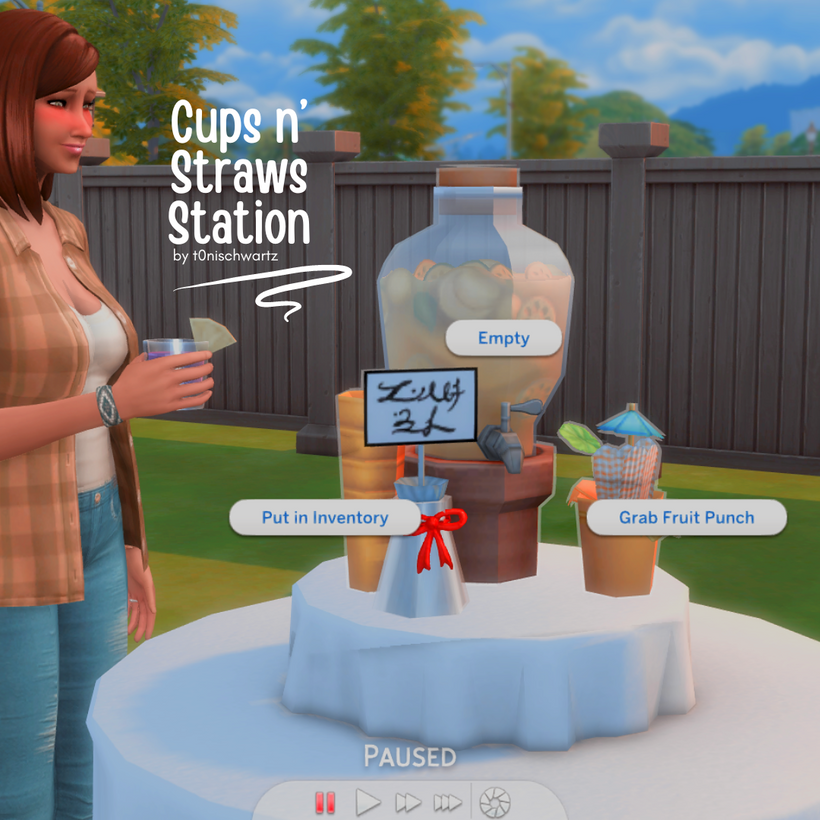This screenshot has width=820, height=820.
Task: Click the red pause button
Action: [x=325, y=802]
